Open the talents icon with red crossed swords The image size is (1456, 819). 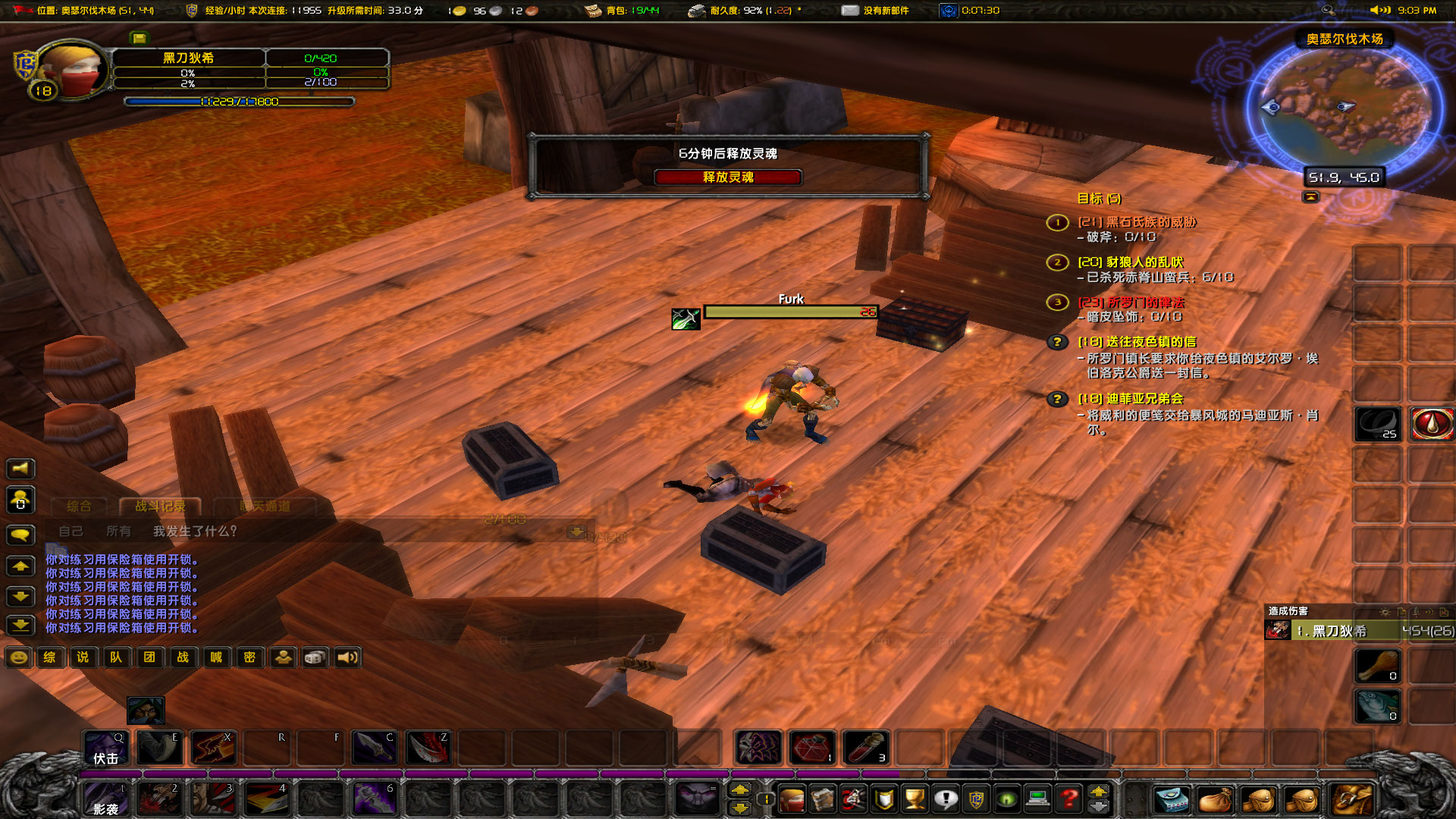[x=852, y=800]
